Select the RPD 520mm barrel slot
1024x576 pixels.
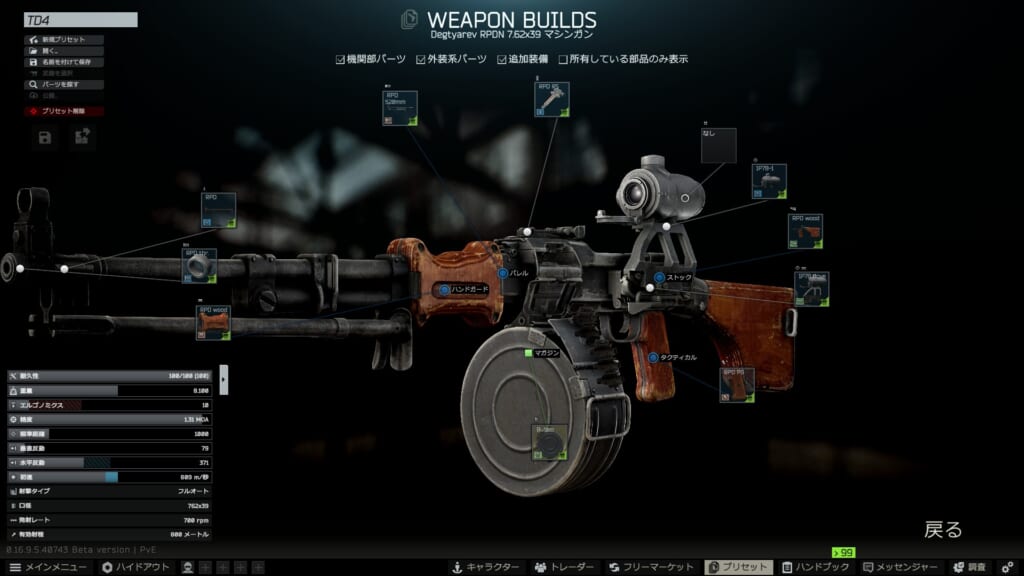(400, 108)
